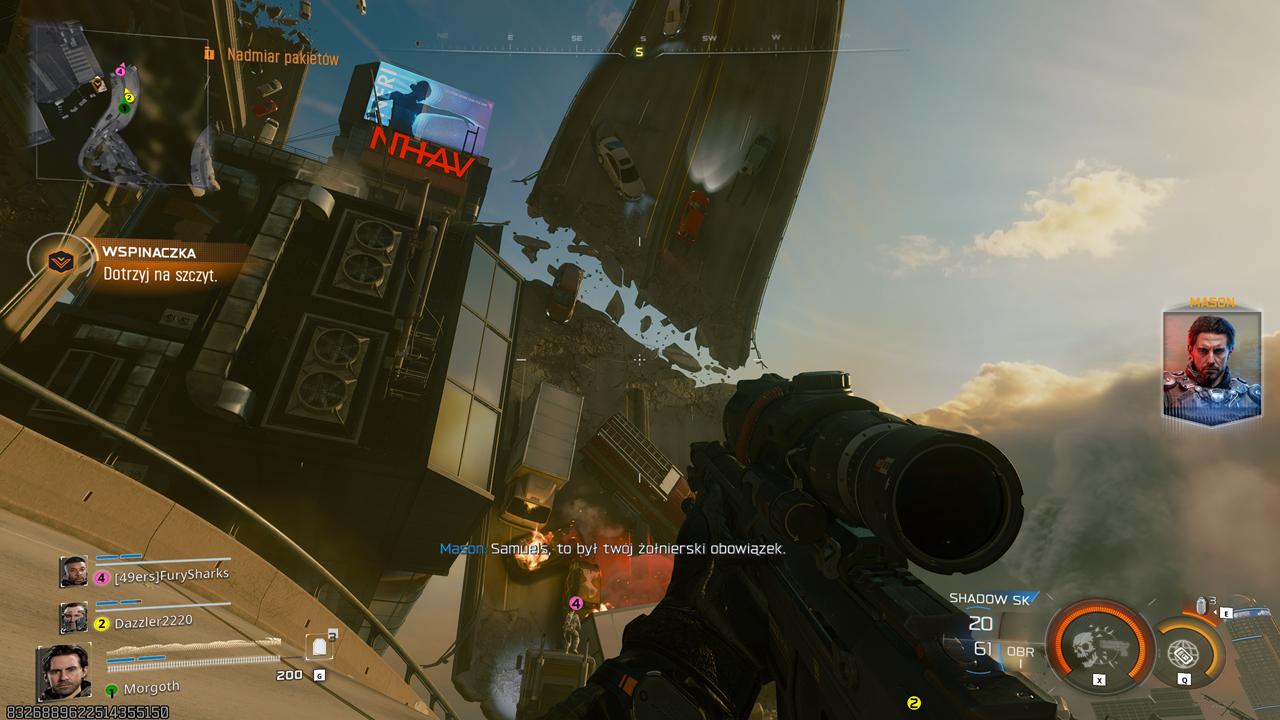Click the Mason speaker portrait
Viewport: 1280px width, 720px height.
click(1212, 364)
